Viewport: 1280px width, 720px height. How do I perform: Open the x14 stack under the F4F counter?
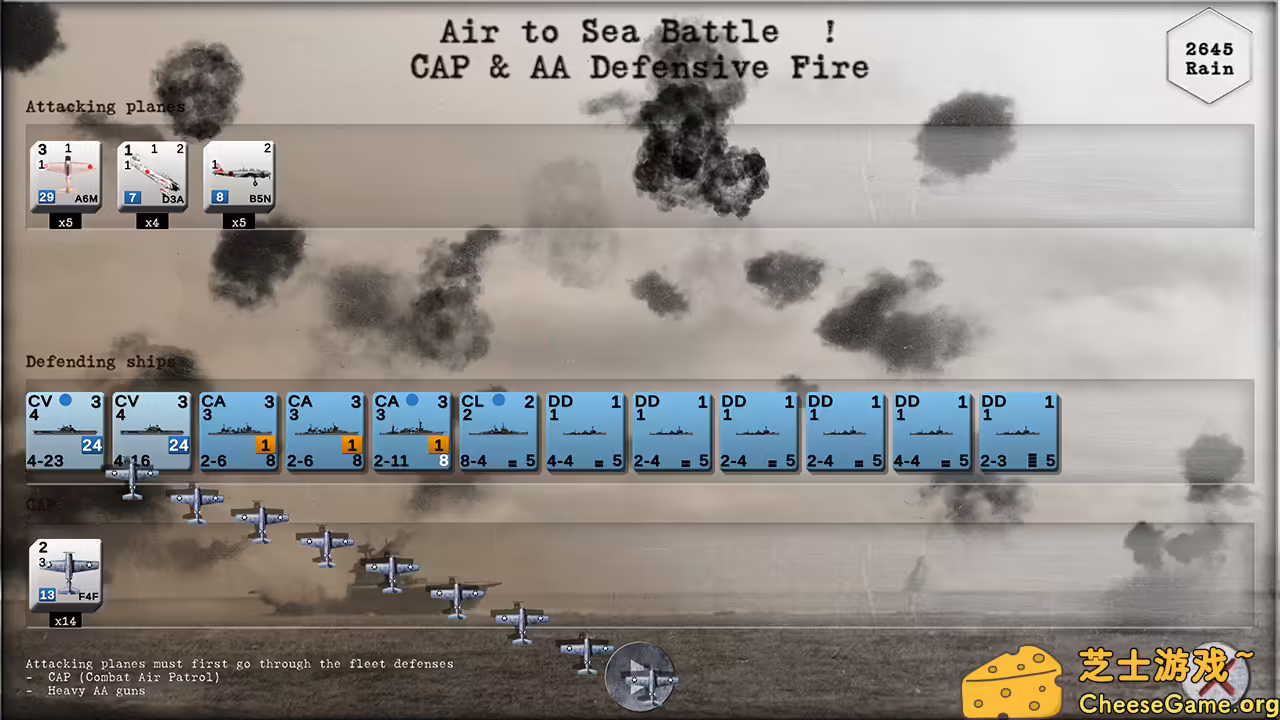click(64, 620)
